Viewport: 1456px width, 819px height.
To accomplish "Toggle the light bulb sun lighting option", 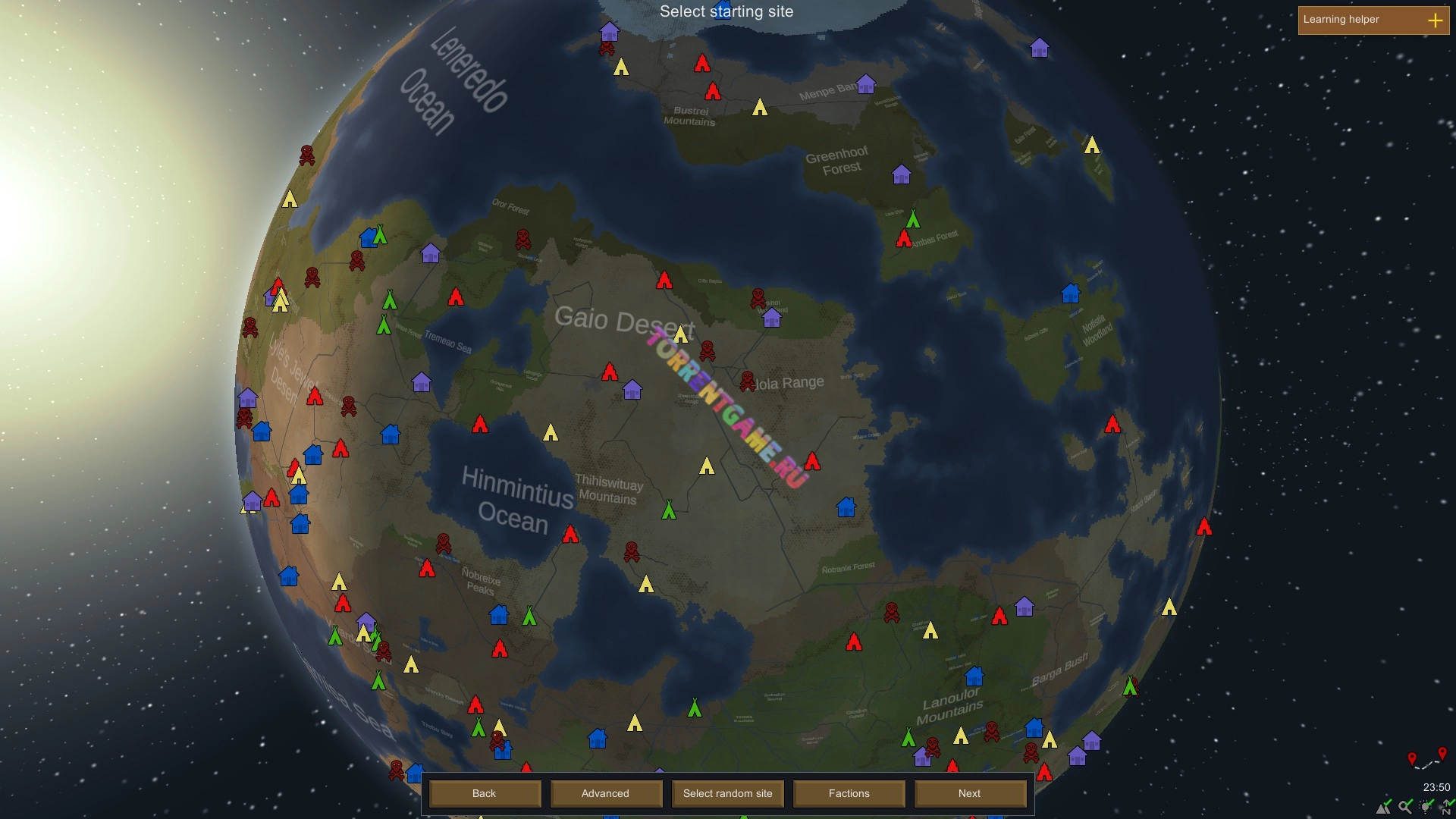I will click(1426, 807).
